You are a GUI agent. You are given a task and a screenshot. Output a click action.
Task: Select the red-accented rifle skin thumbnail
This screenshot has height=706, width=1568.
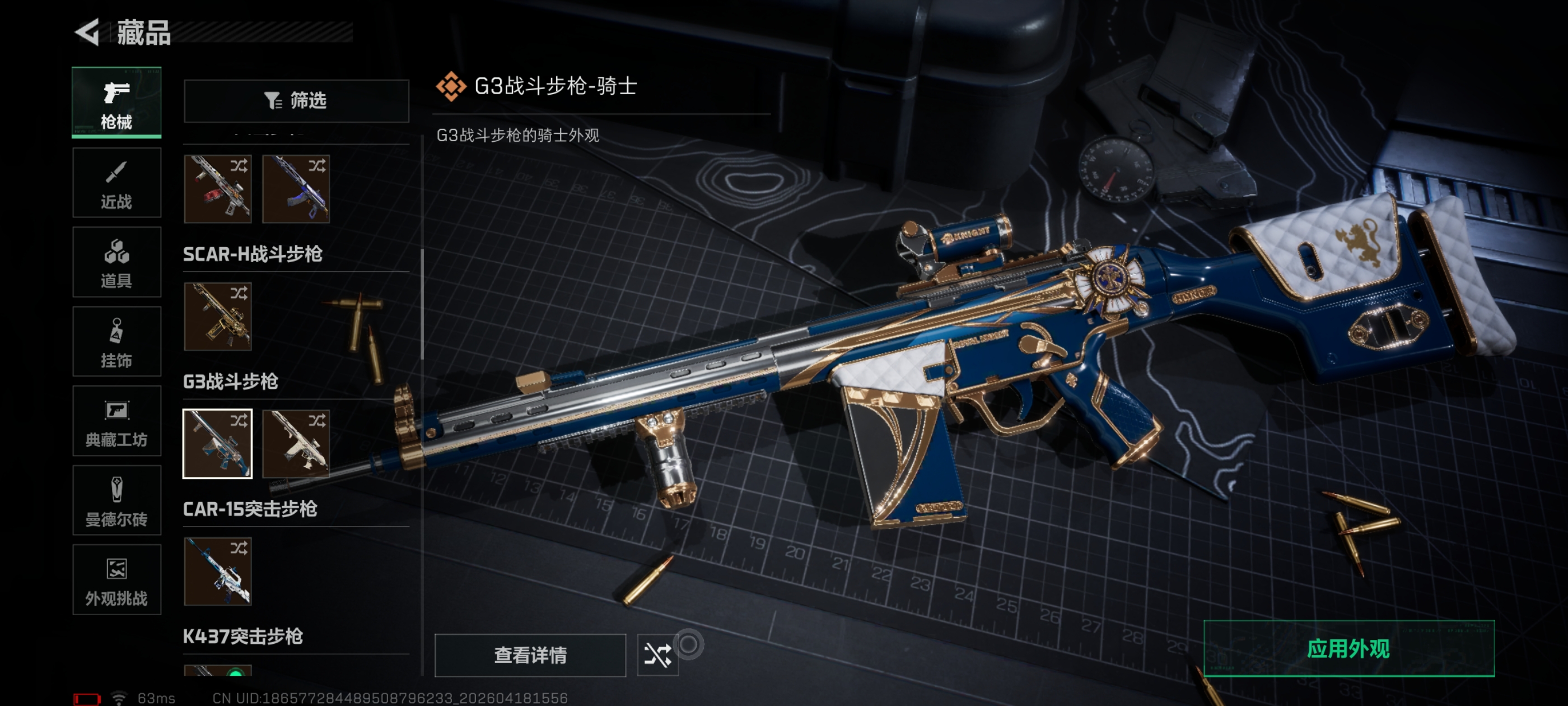pos(217,189)
